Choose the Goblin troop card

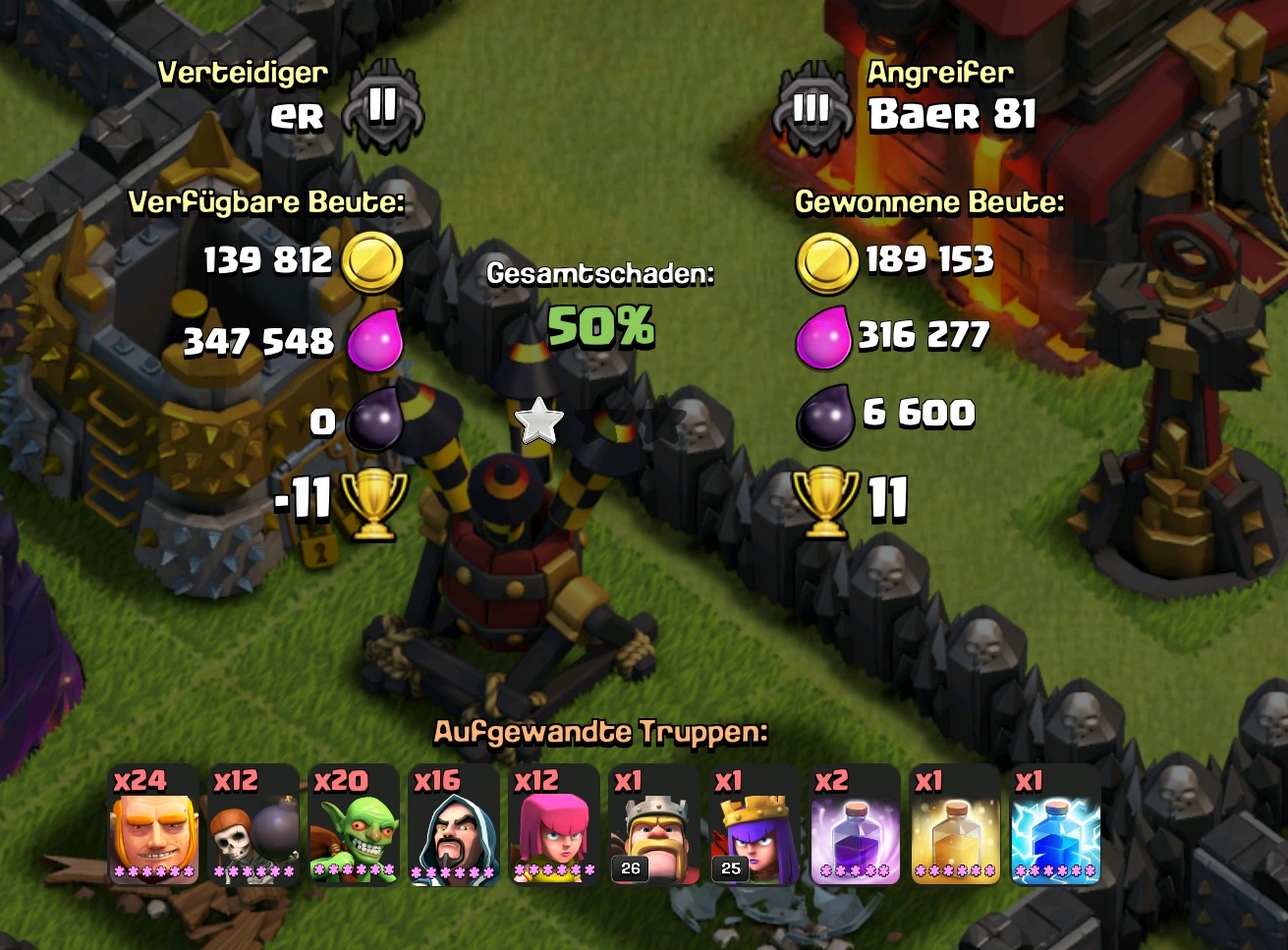click(x=354, y=825)
